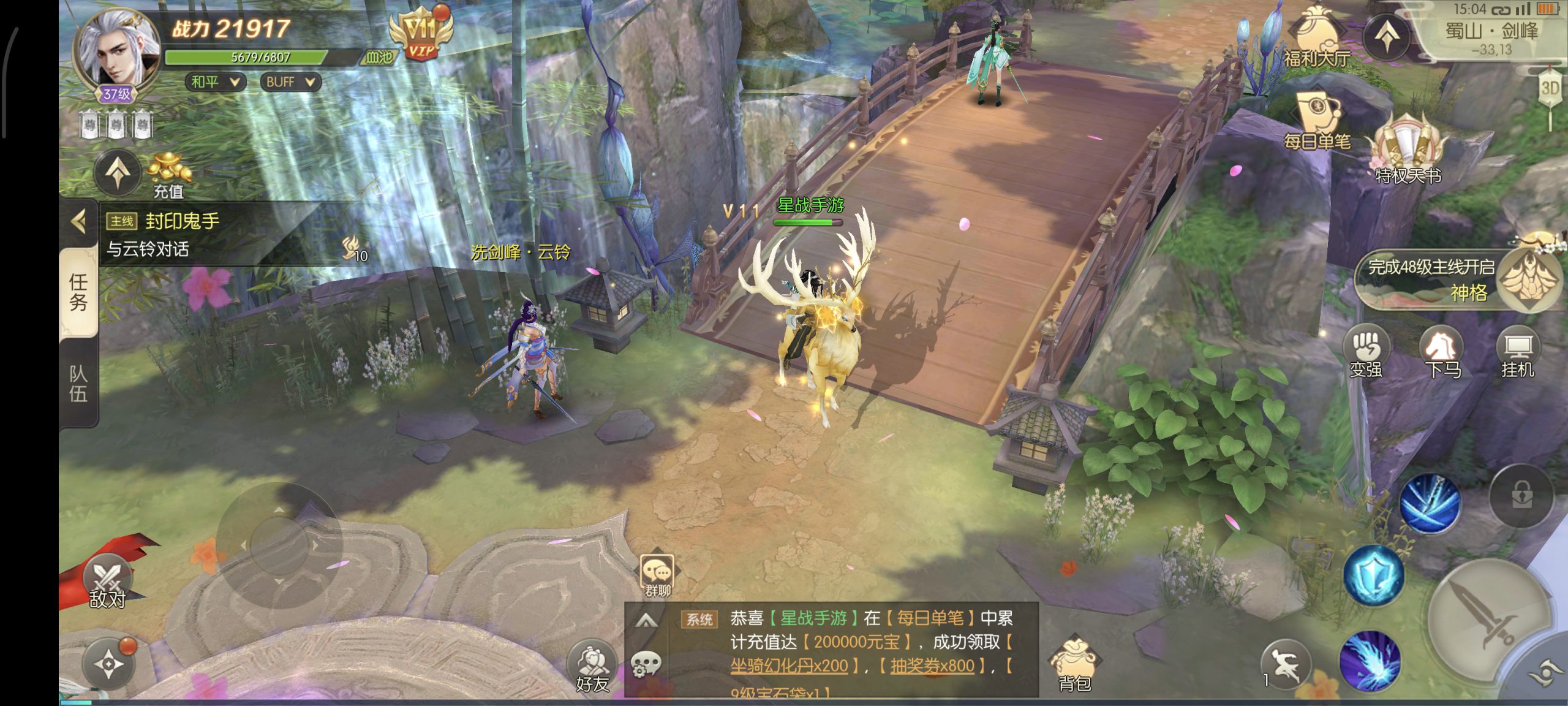Open the 和平 combat mode dropdown
Screen dimensions: 1568x706
coord(215,82)
